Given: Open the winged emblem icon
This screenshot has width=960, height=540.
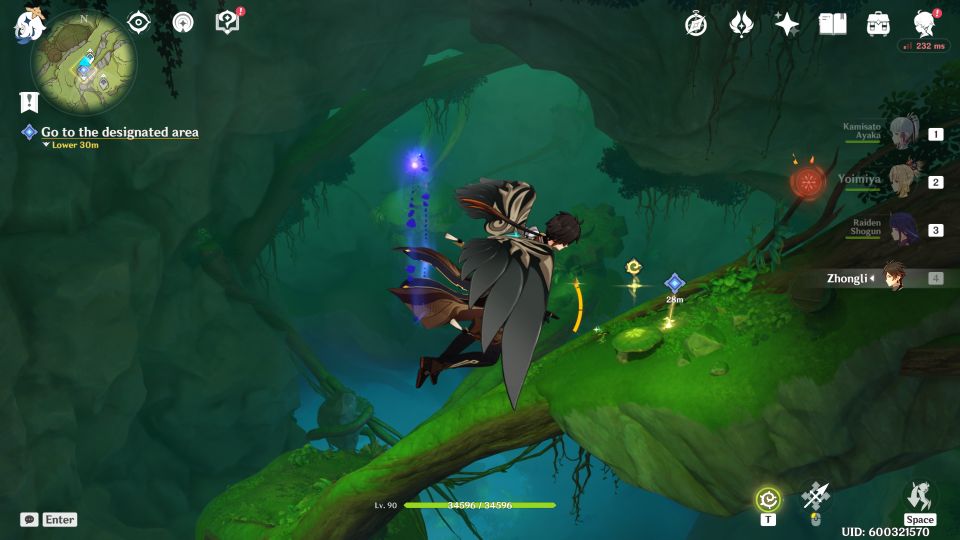Looking at the screenshot, I should pos(741,24).
